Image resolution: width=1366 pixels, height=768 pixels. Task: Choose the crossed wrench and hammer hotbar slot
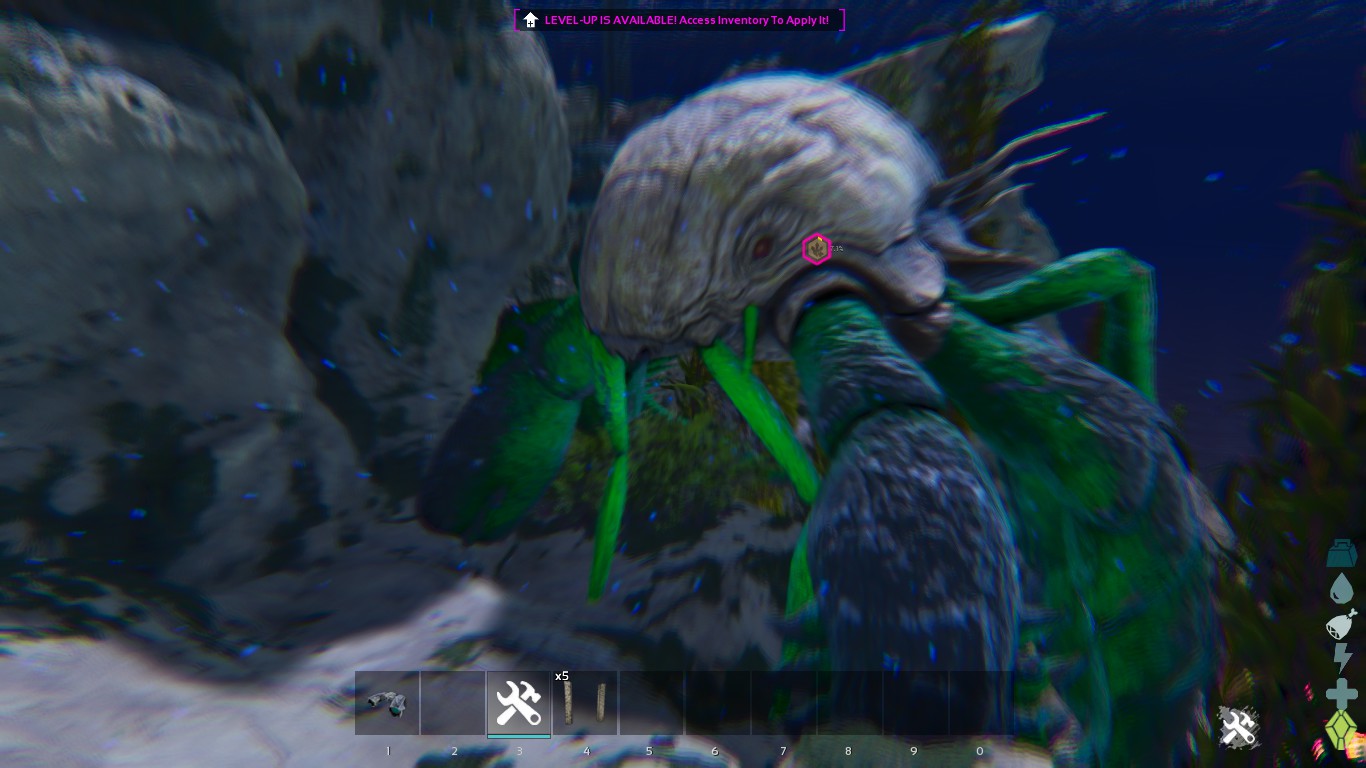[518, 703]
